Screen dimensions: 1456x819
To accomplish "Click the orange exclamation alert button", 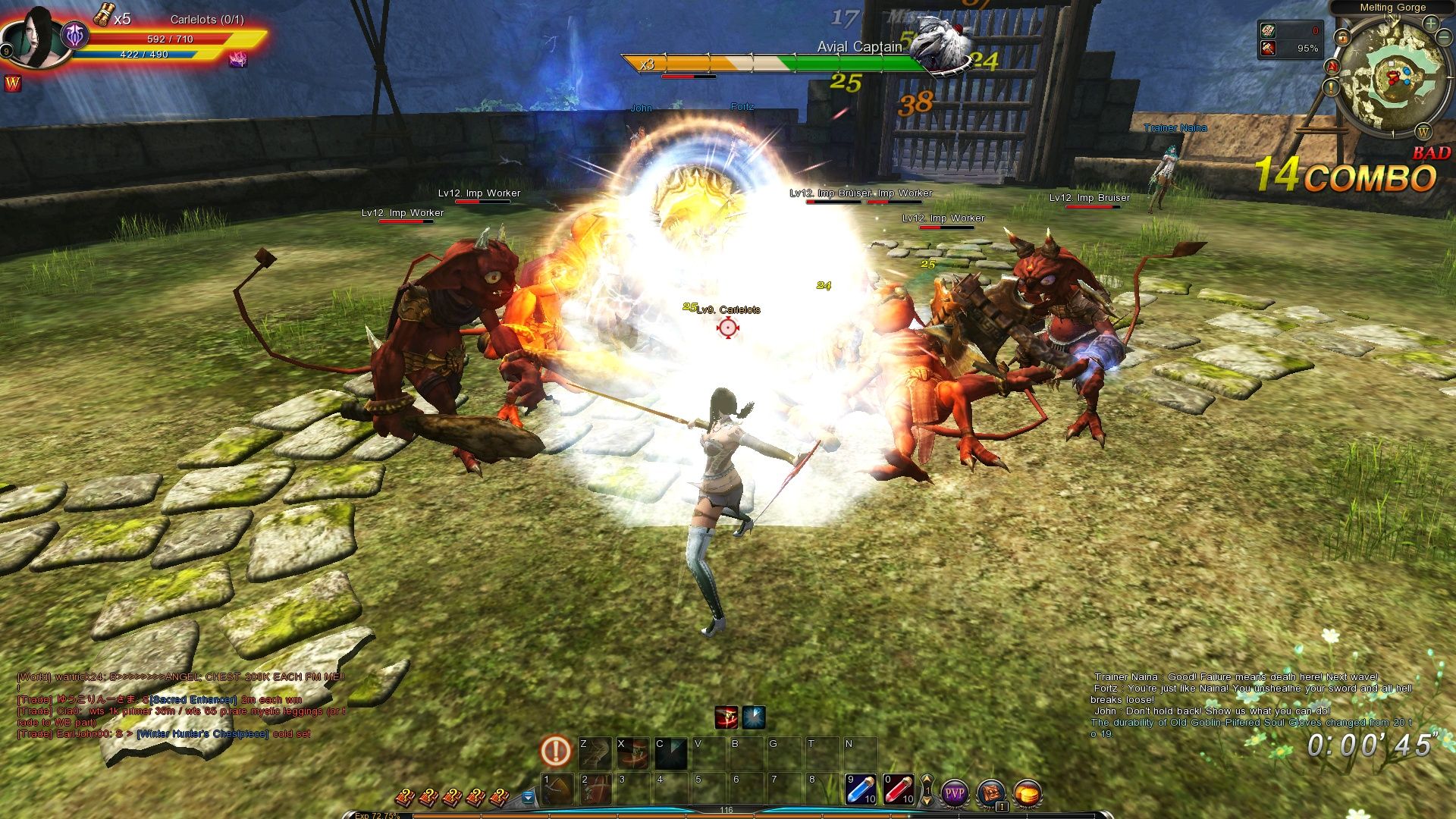I will [x=555, y=752].
